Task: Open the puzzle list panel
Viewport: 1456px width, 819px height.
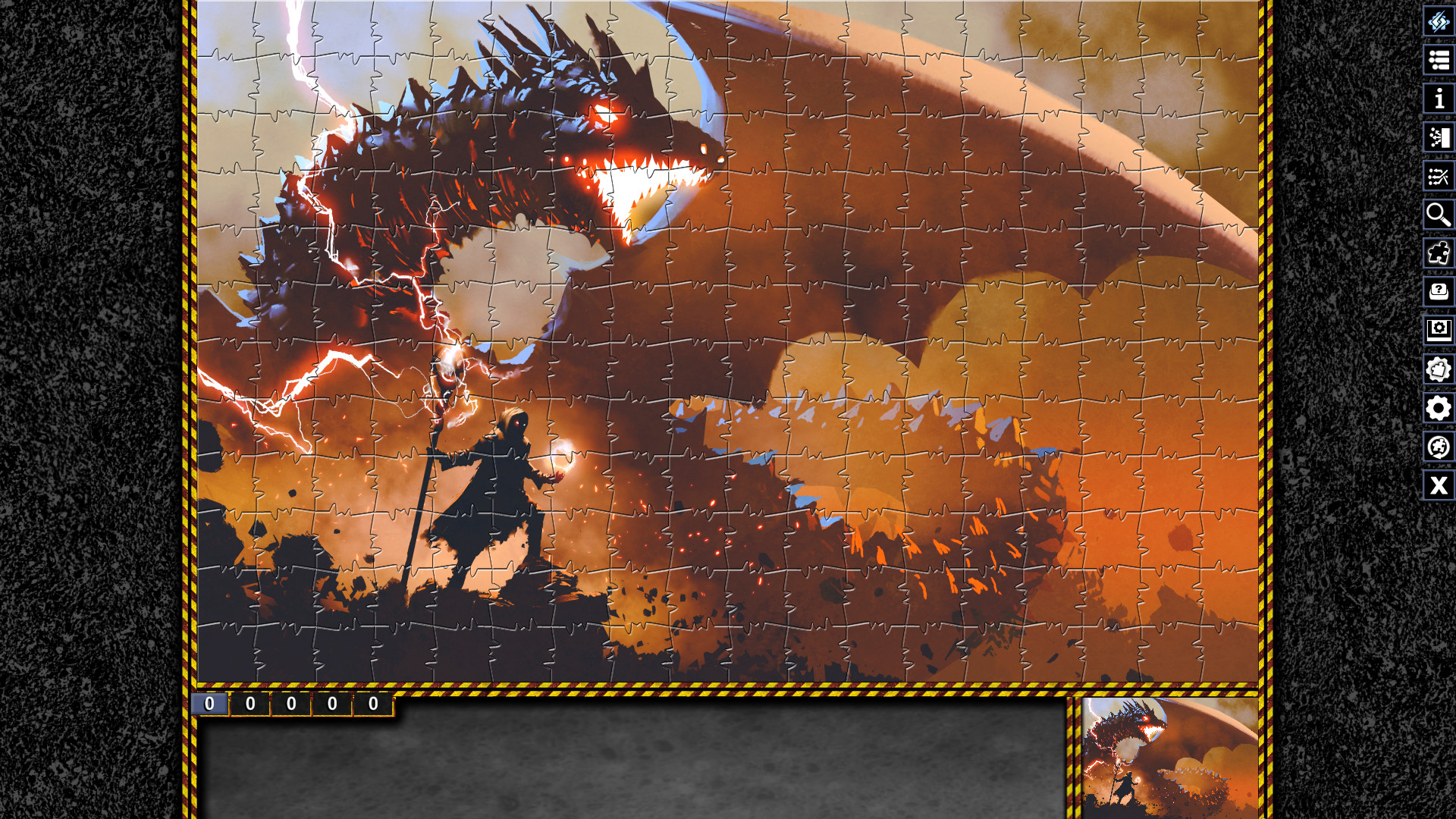Action: [1439, 61]
